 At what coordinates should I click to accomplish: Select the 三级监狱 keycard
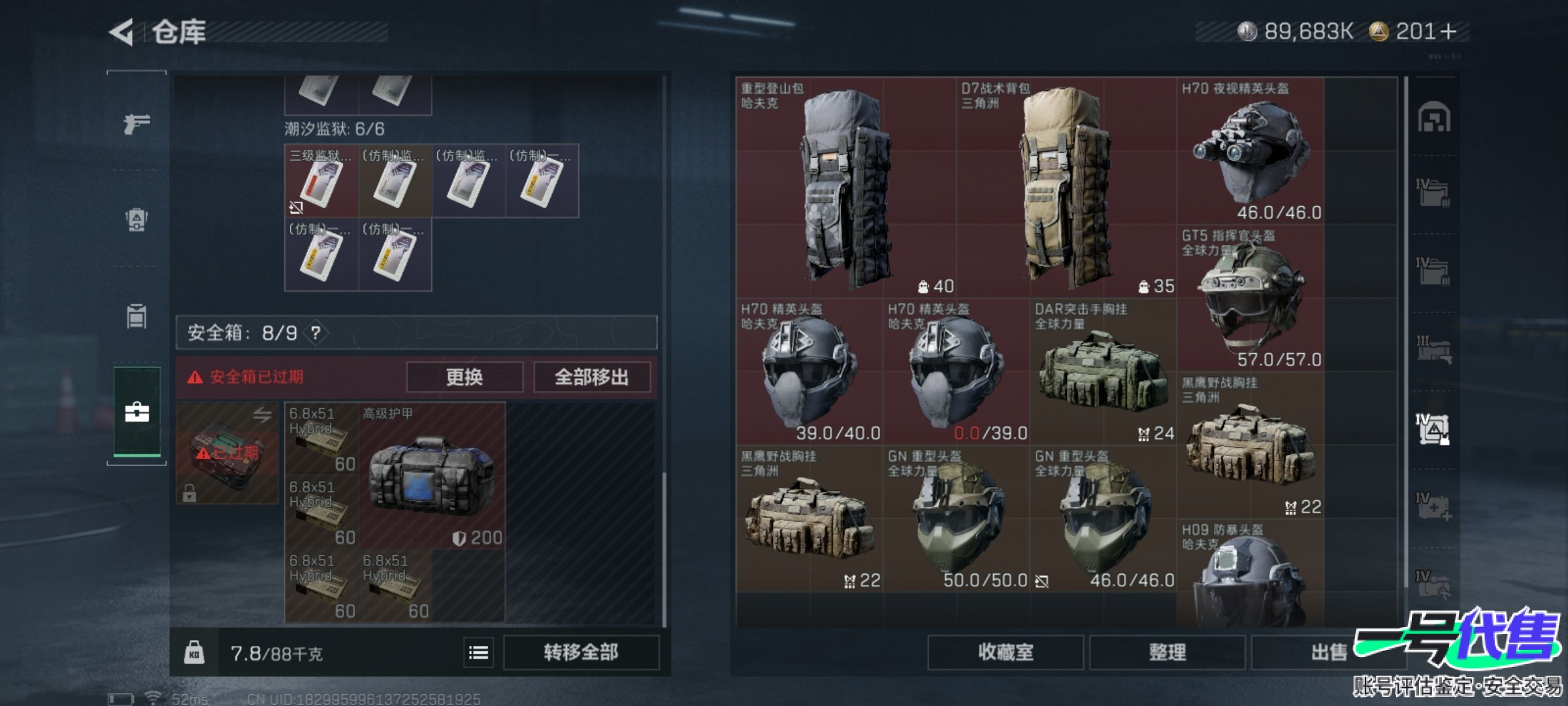[x=321, y=181]
